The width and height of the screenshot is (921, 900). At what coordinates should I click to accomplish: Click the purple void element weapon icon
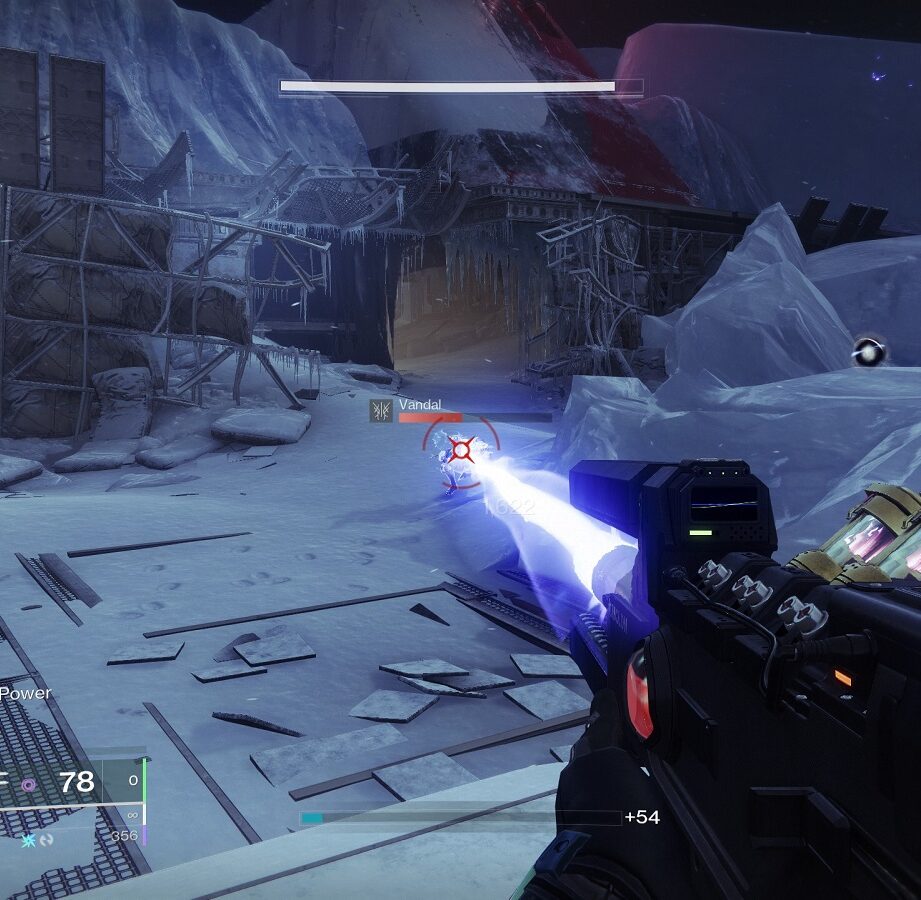(29, 785)
